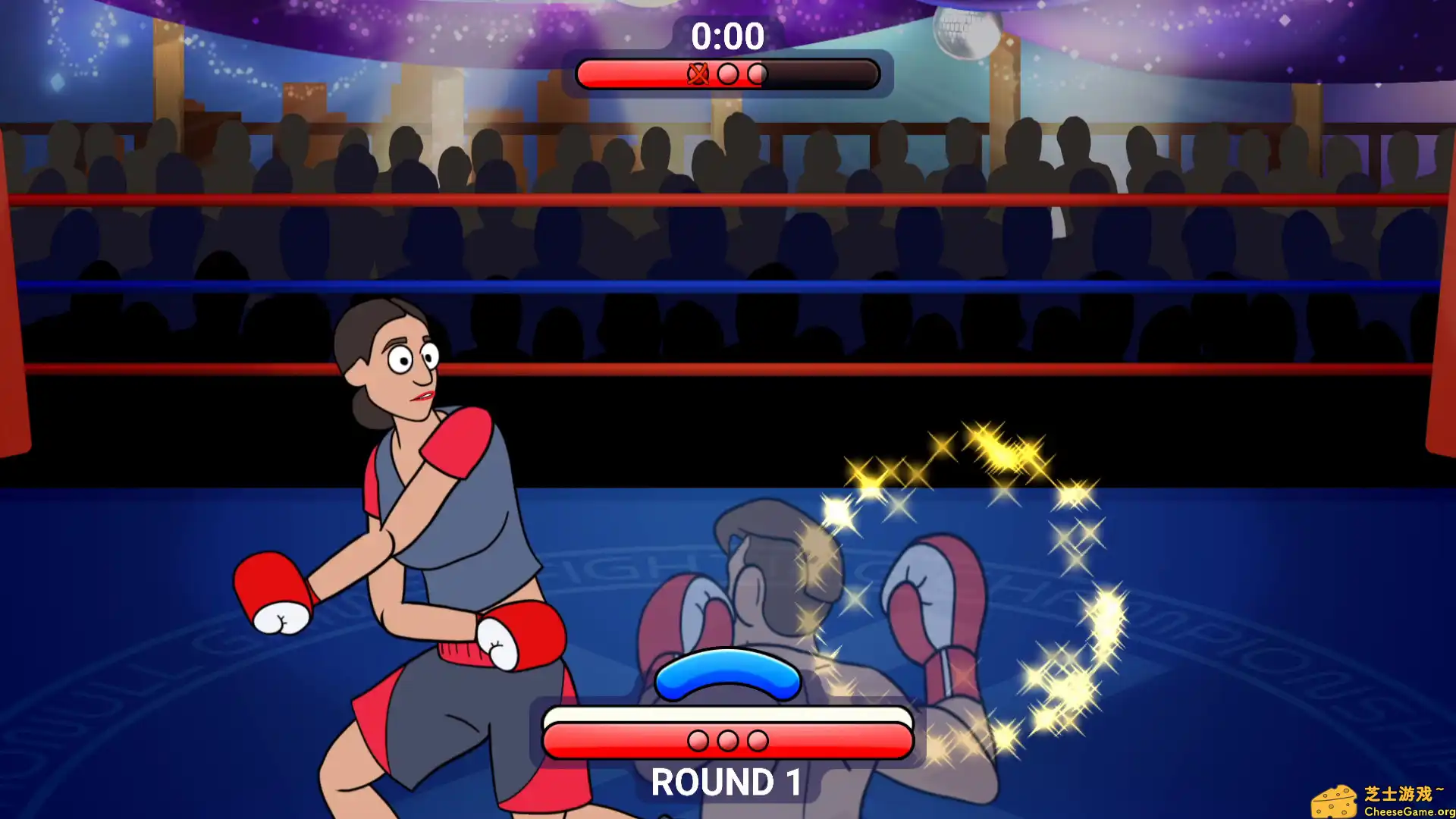Select the middle circle indicator on the top health bar
1456x819 pixels.
click(x=728, y=73)
